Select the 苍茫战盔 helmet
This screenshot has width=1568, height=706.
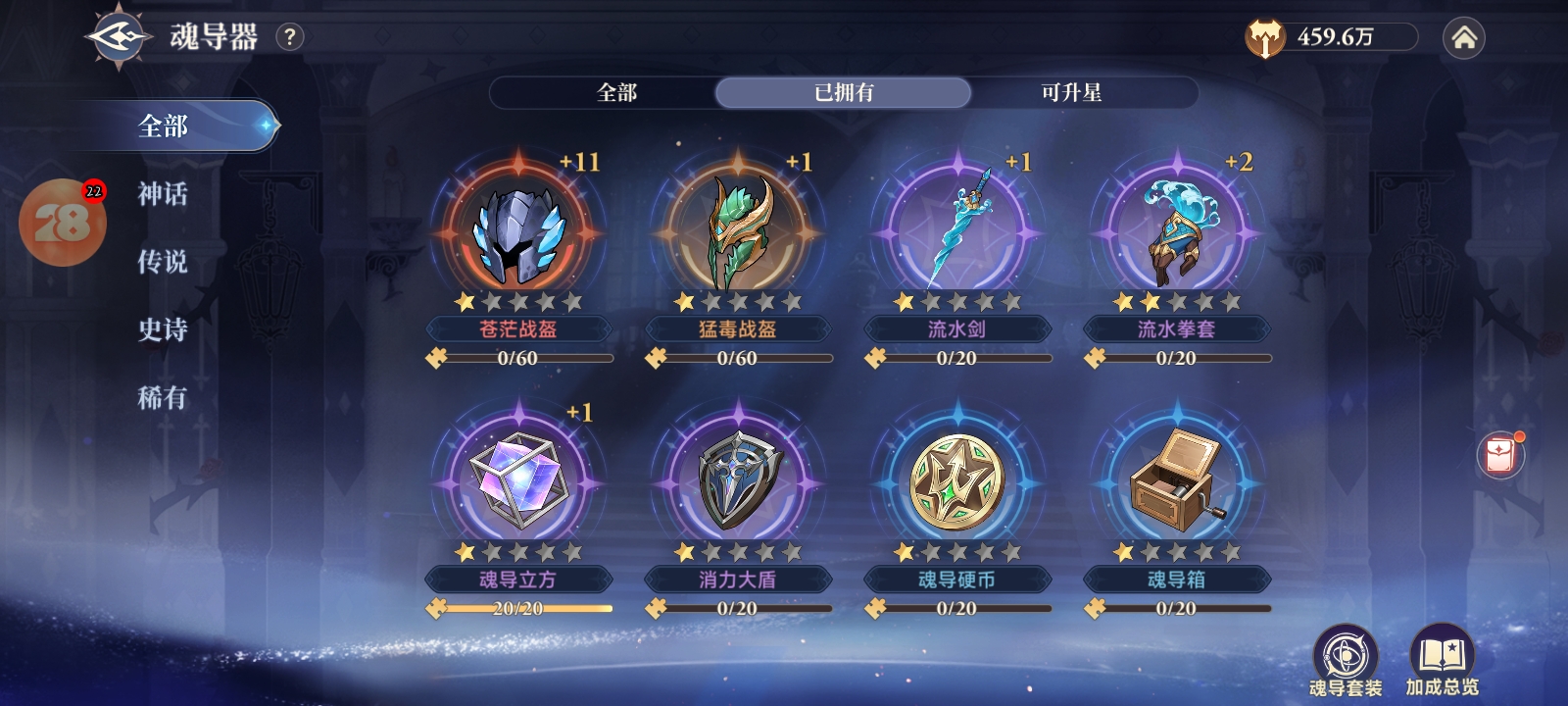pos(517,233)
